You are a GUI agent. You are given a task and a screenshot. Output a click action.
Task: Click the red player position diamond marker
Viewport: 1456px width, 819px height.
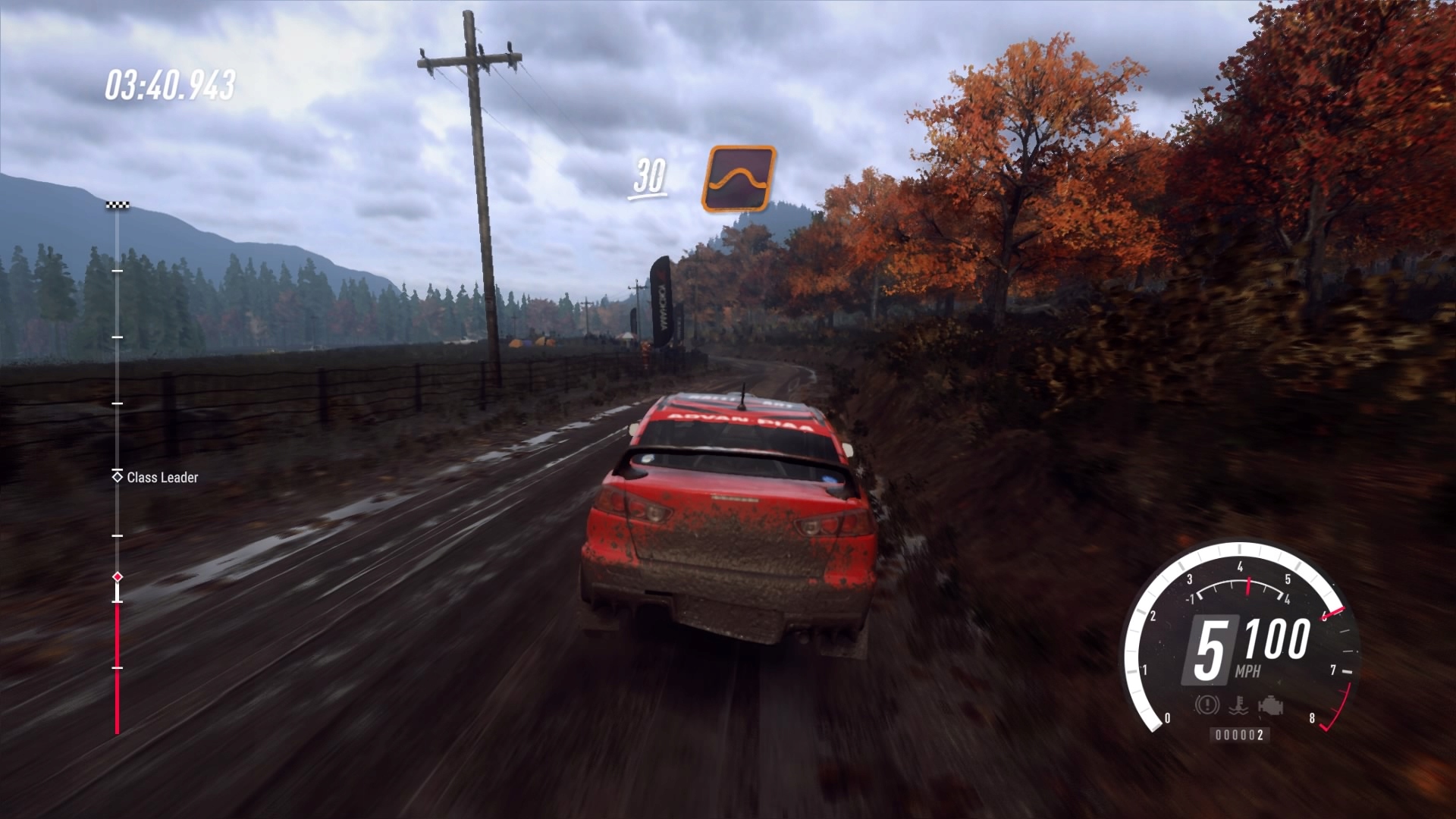pos(118,577)
